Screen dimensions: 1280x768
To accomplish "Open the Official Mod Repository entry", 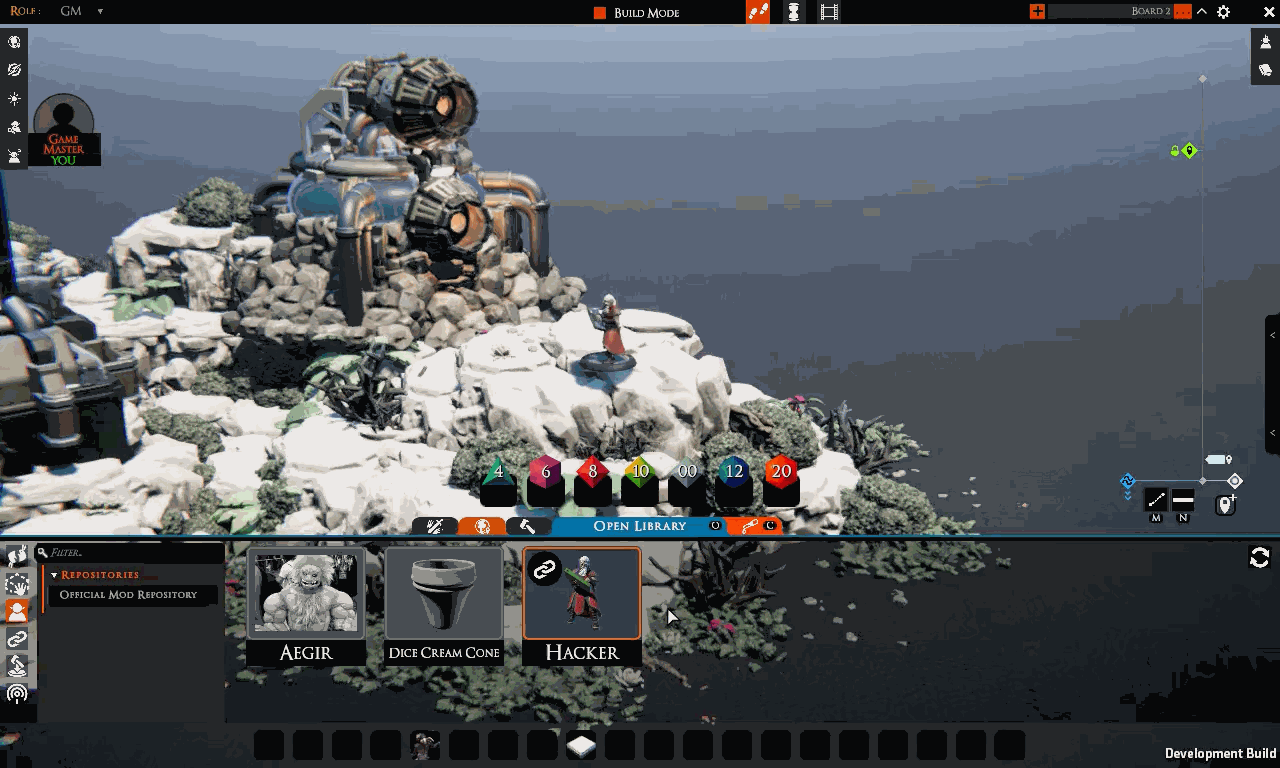I will coord(128,595).
